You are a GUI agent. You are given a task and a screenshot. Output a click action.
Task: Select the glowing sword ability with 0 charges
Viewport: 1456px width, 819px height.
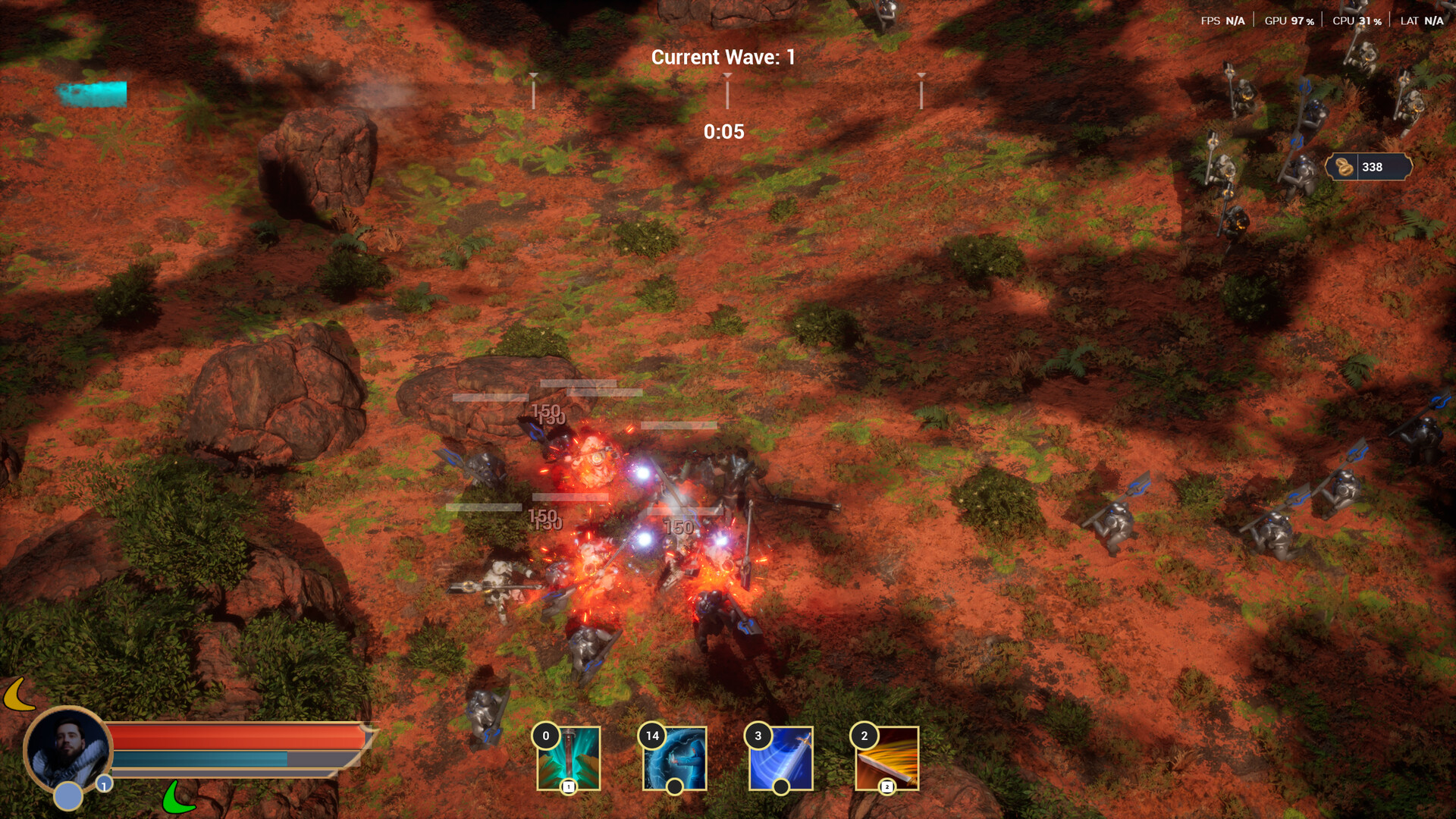(x=568, y=758)
